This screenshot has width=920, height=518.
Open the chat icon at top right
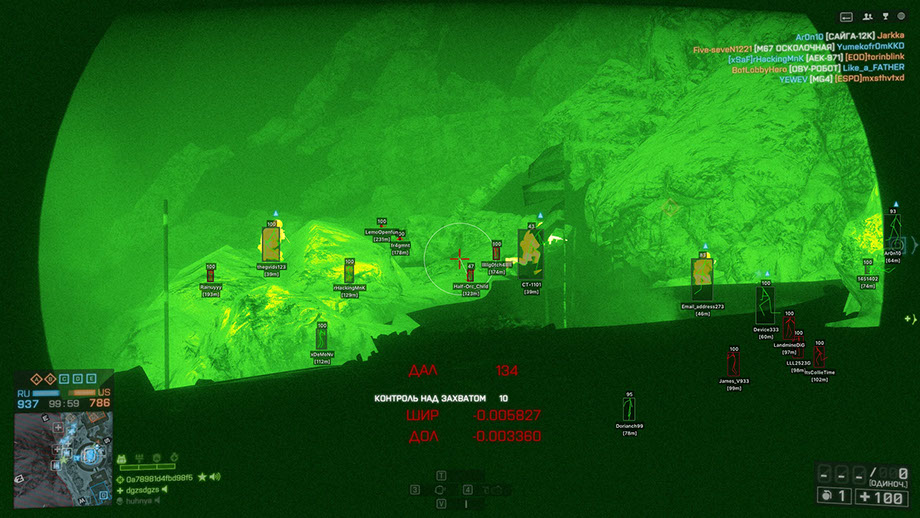tap(846, 17)
